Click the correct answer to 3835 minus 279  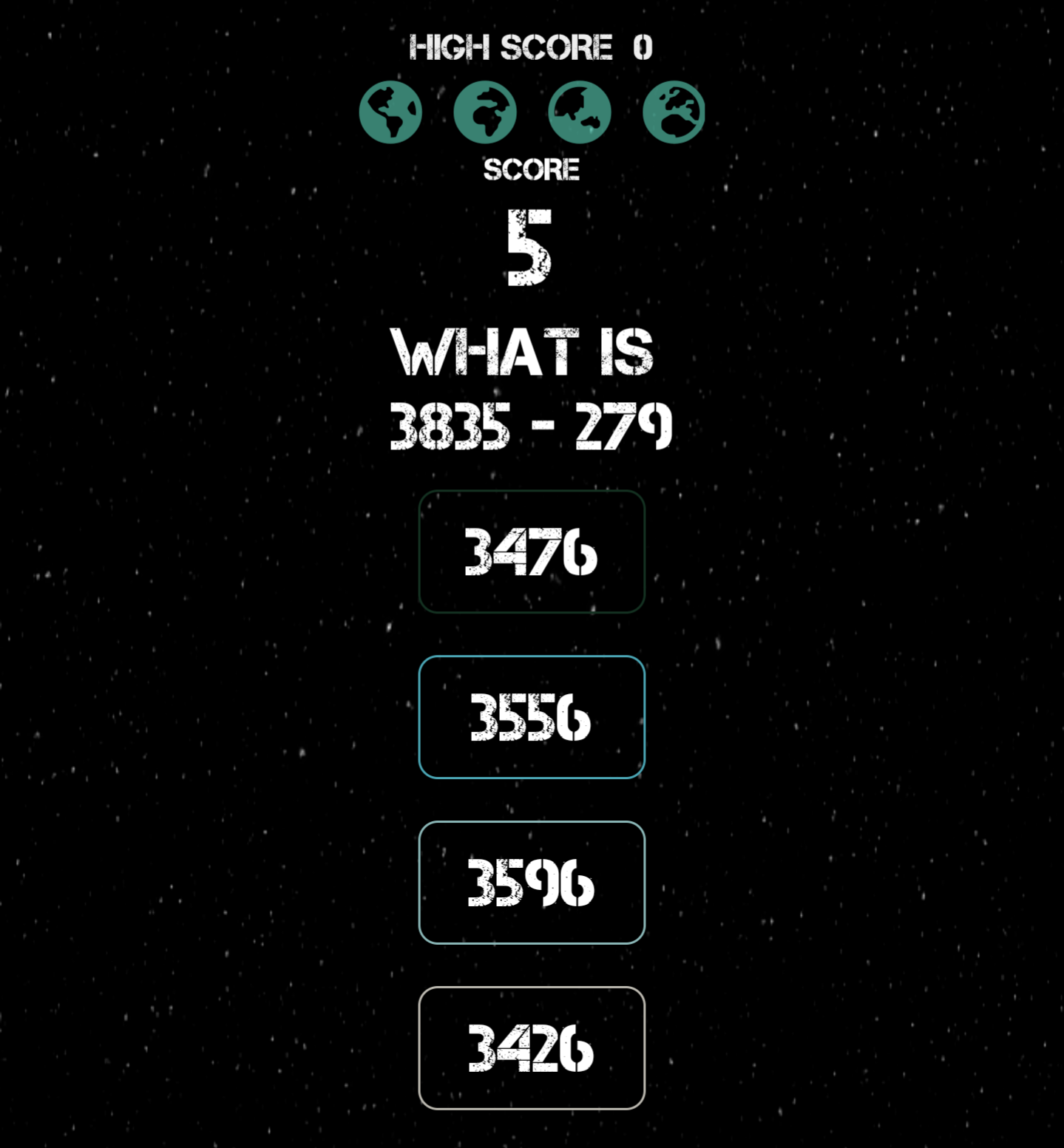pos(532,716)
